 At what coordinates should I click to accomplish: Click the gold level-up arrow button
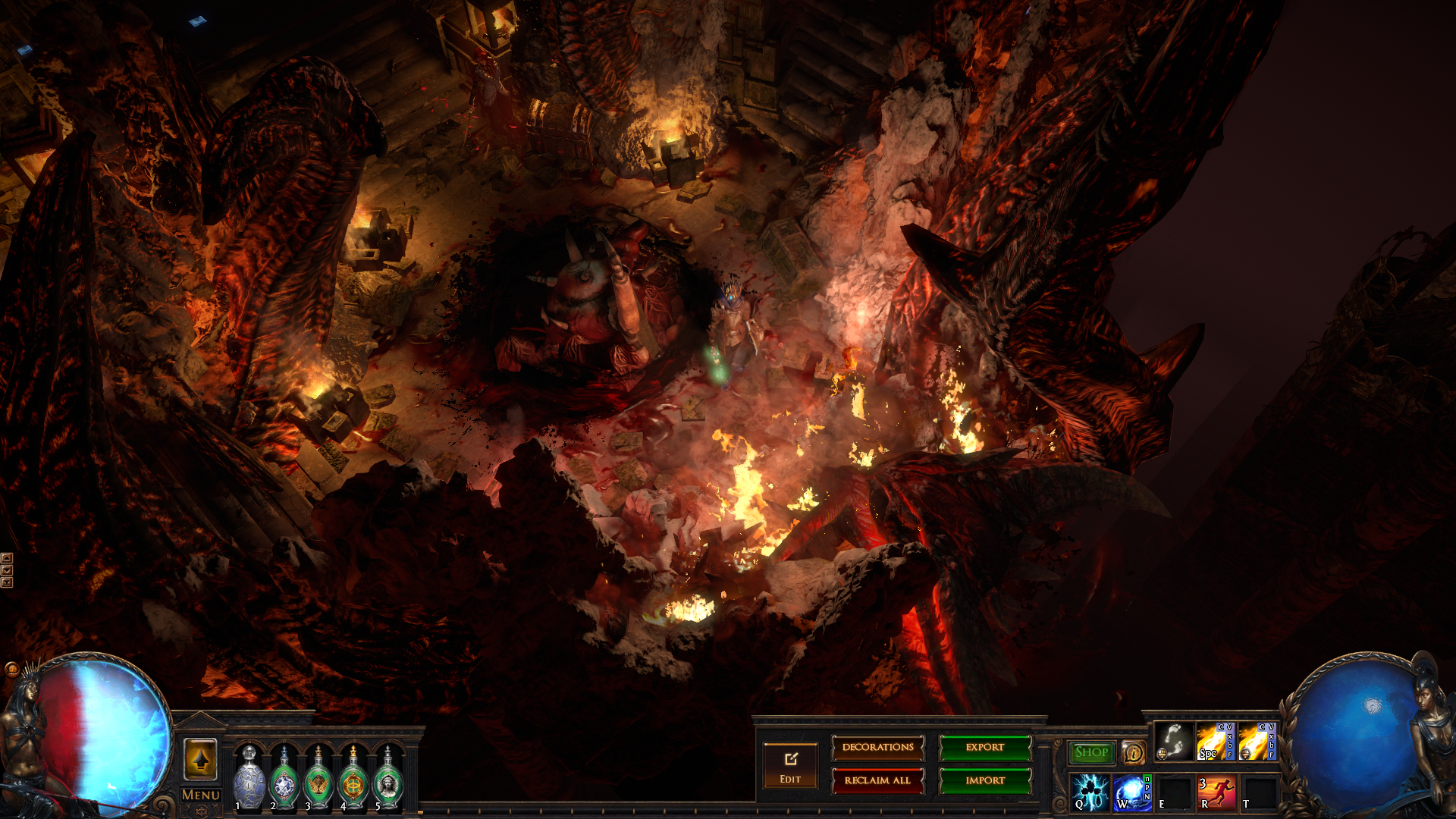coord(201,758)
